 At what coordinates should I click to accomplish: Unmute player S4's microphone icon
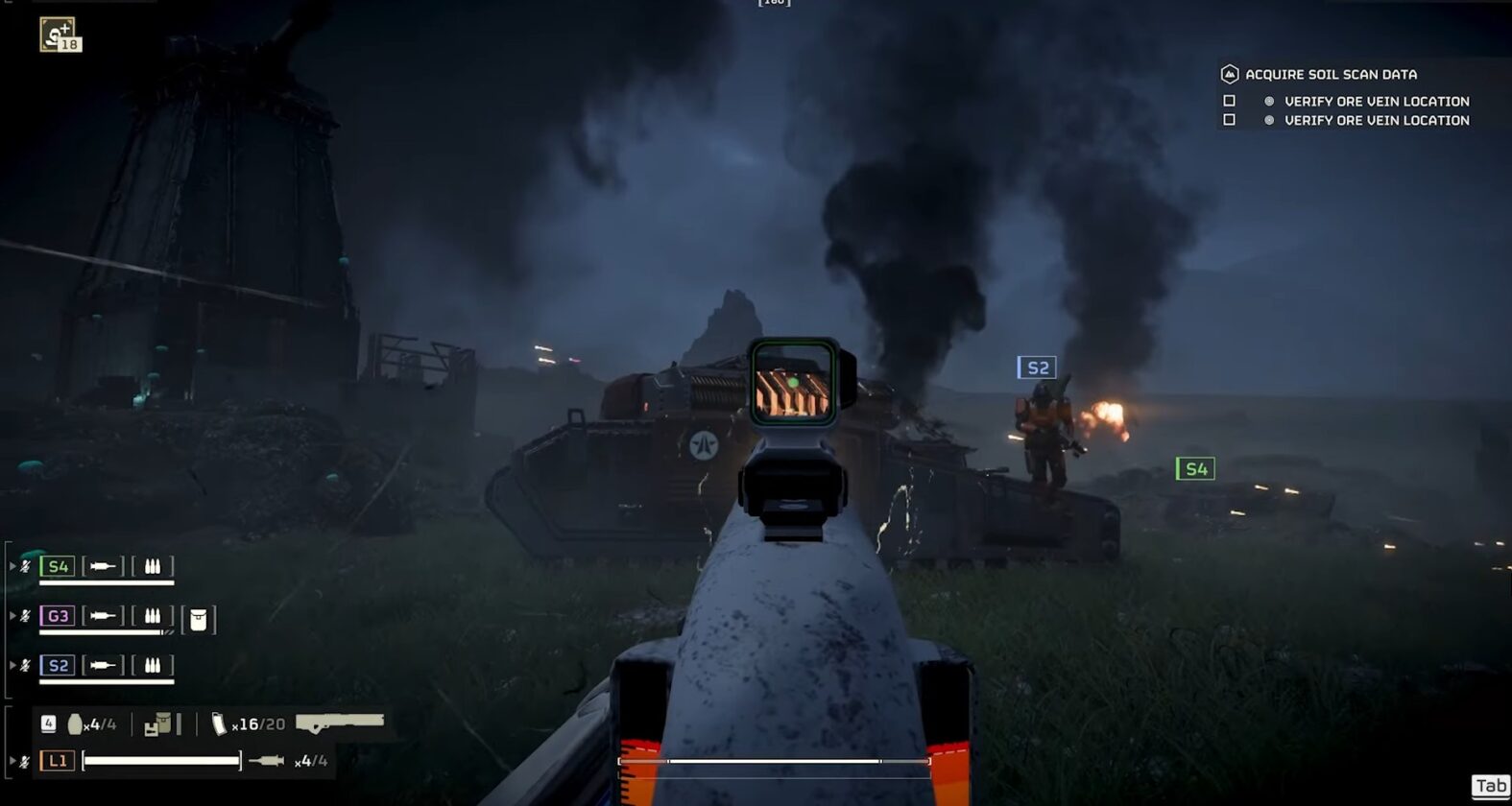[x=25, y=566]
